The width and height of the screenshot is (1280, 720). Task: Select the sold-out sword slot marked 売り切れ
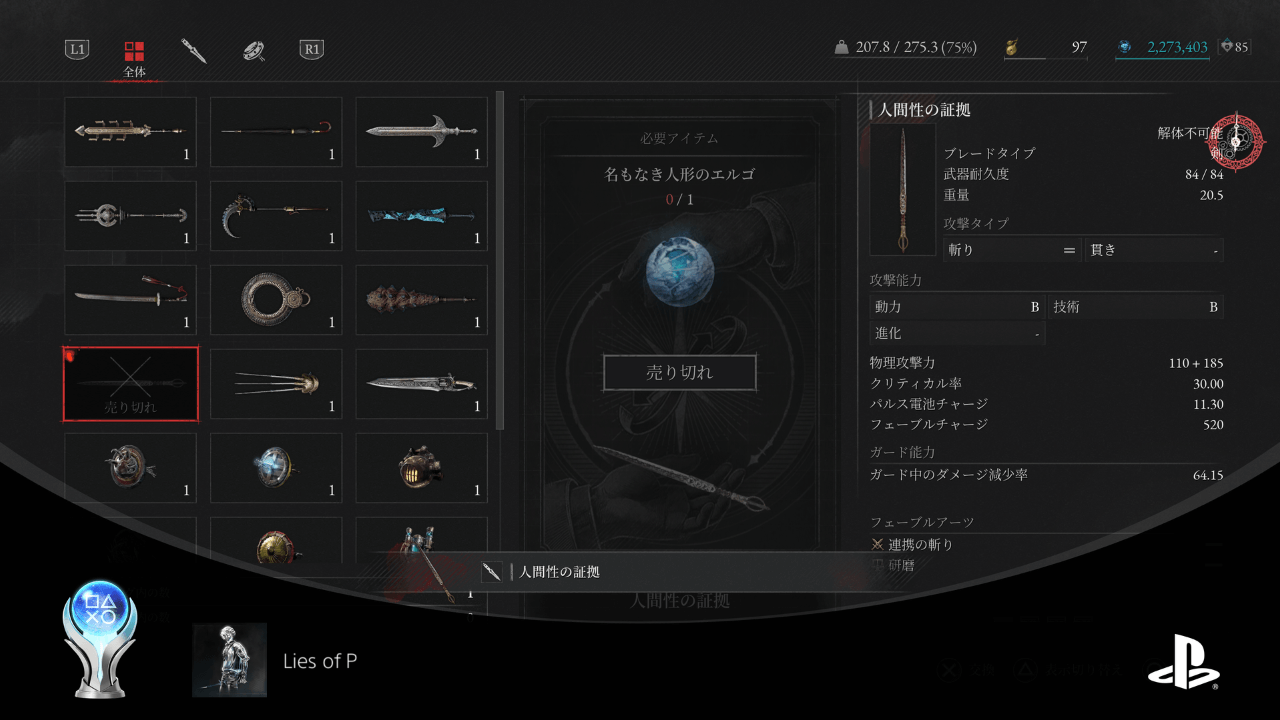(130, 384)
